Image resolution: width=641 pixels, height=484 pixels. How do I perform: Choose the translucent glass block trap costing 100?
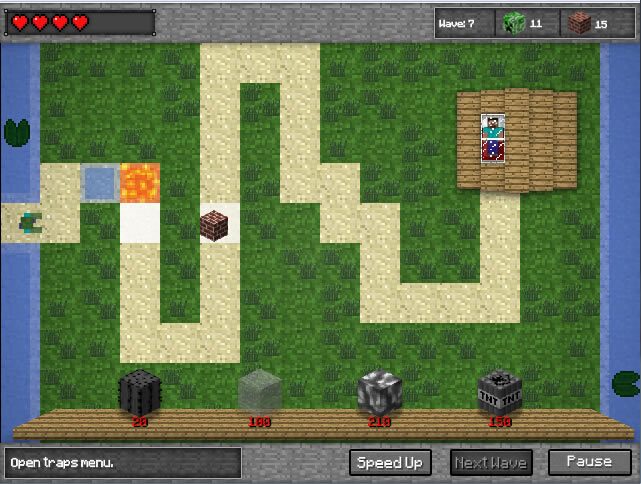pyautogui.click(x=260, y=391)
